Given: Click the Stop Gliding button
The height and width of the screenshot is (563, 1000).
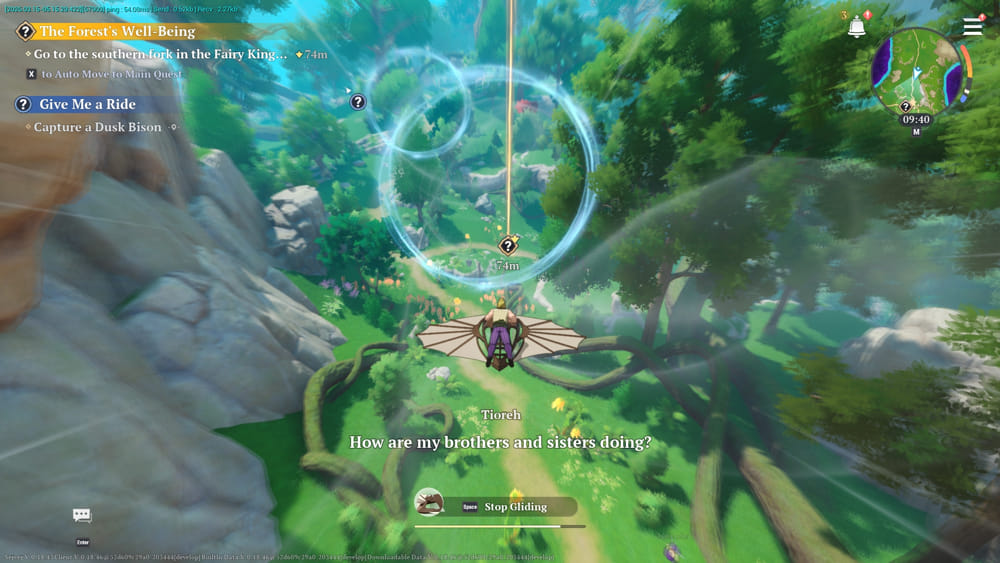Looking at the screenshot, I should pos(514,507).
